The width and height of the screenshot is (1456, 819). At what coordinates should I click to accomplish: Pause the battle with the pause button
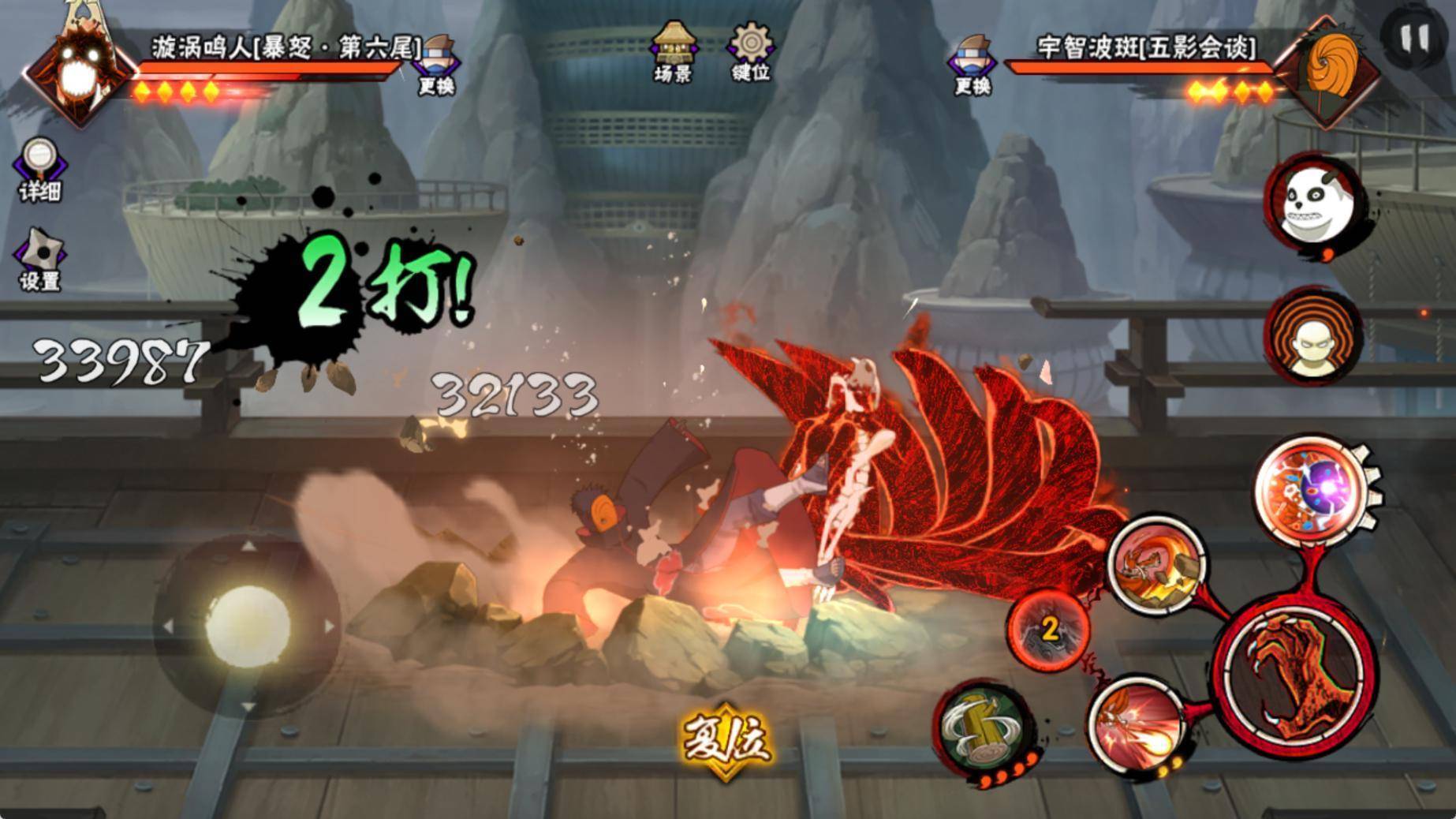coord(1413,38)
